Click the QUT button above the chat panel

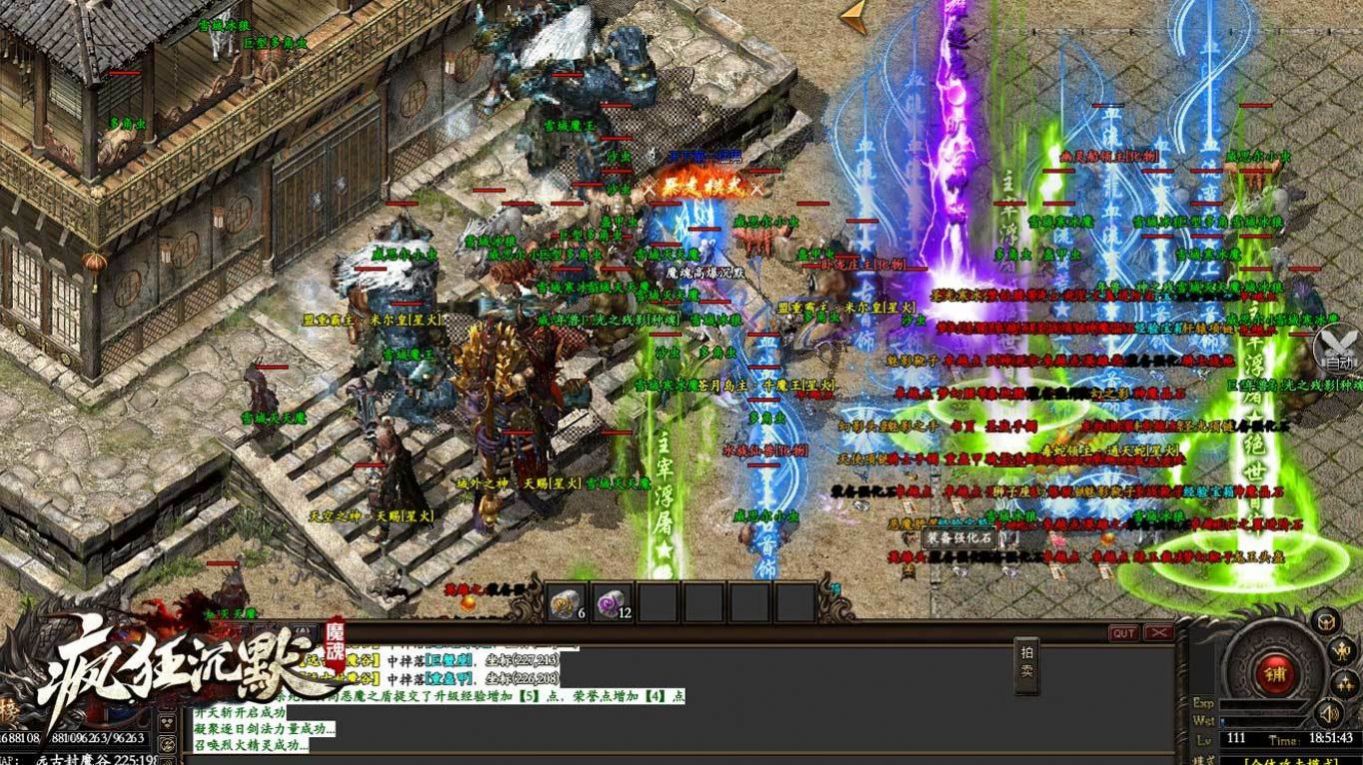tap(1125, 632)
